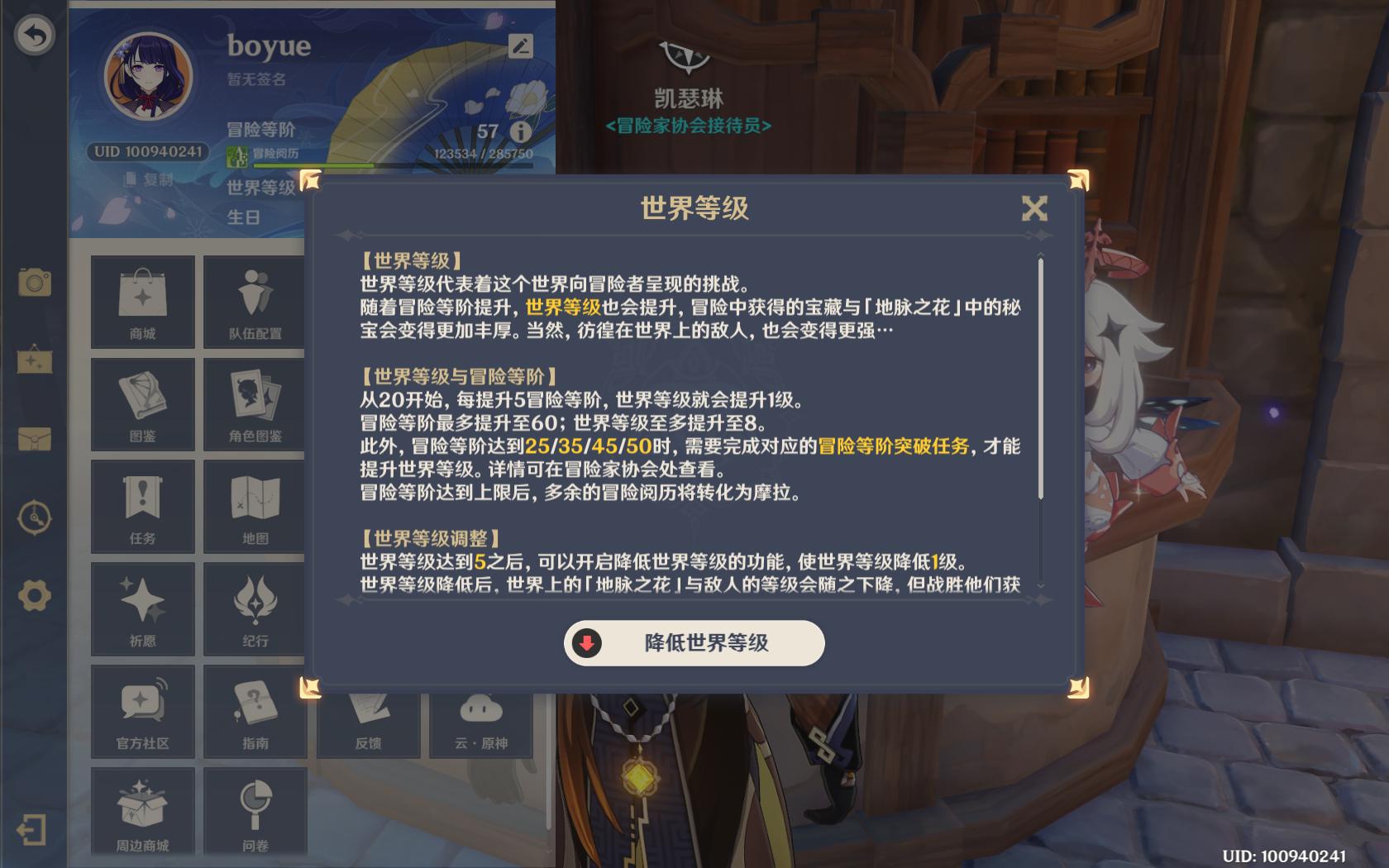This screenshot has width=1389, height=868.
Task: Open 队伍配置 Party Setup
Action: [x=255, y=302]
